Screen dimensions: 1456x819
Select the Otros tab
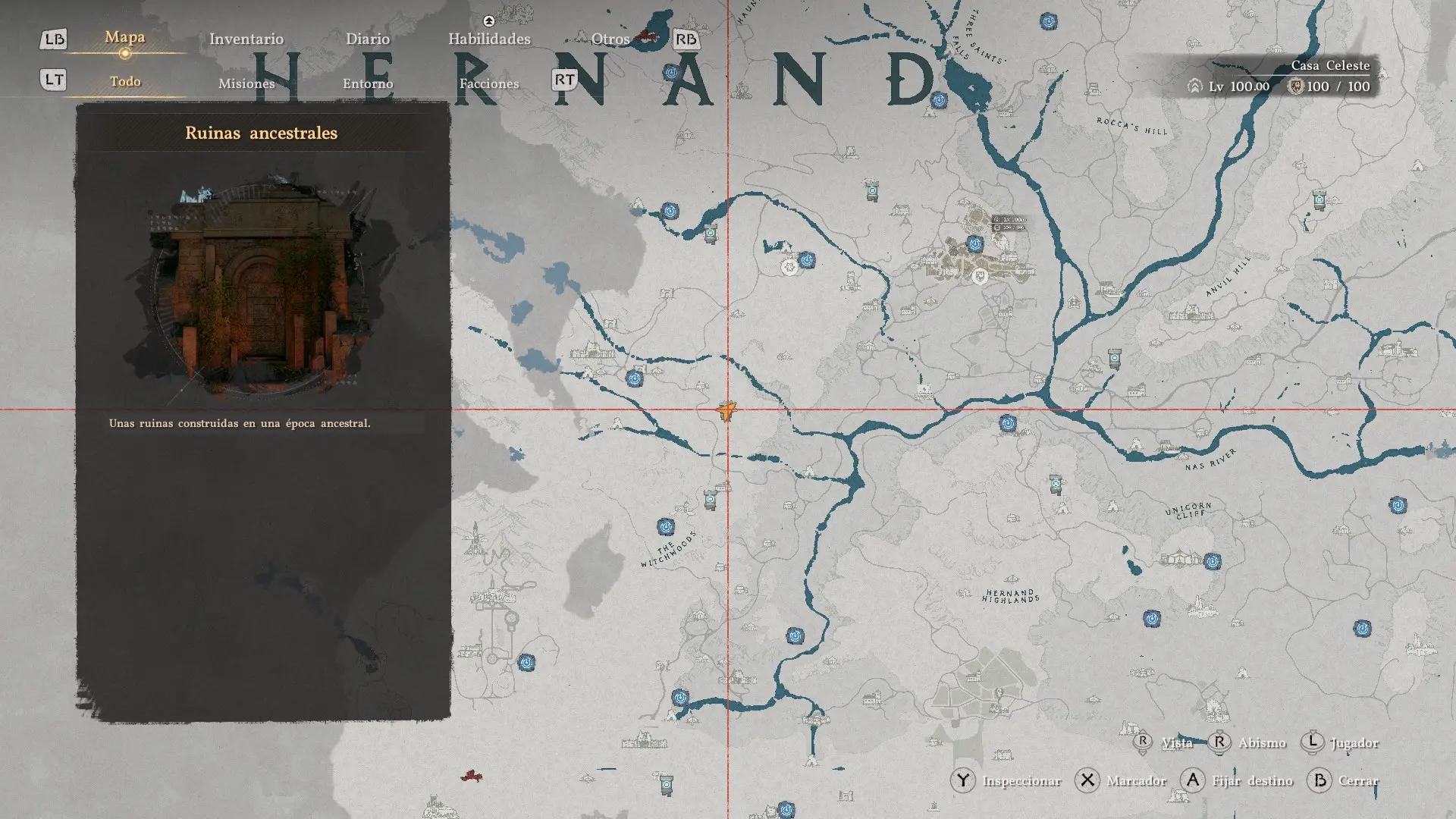tap(610, 39)
